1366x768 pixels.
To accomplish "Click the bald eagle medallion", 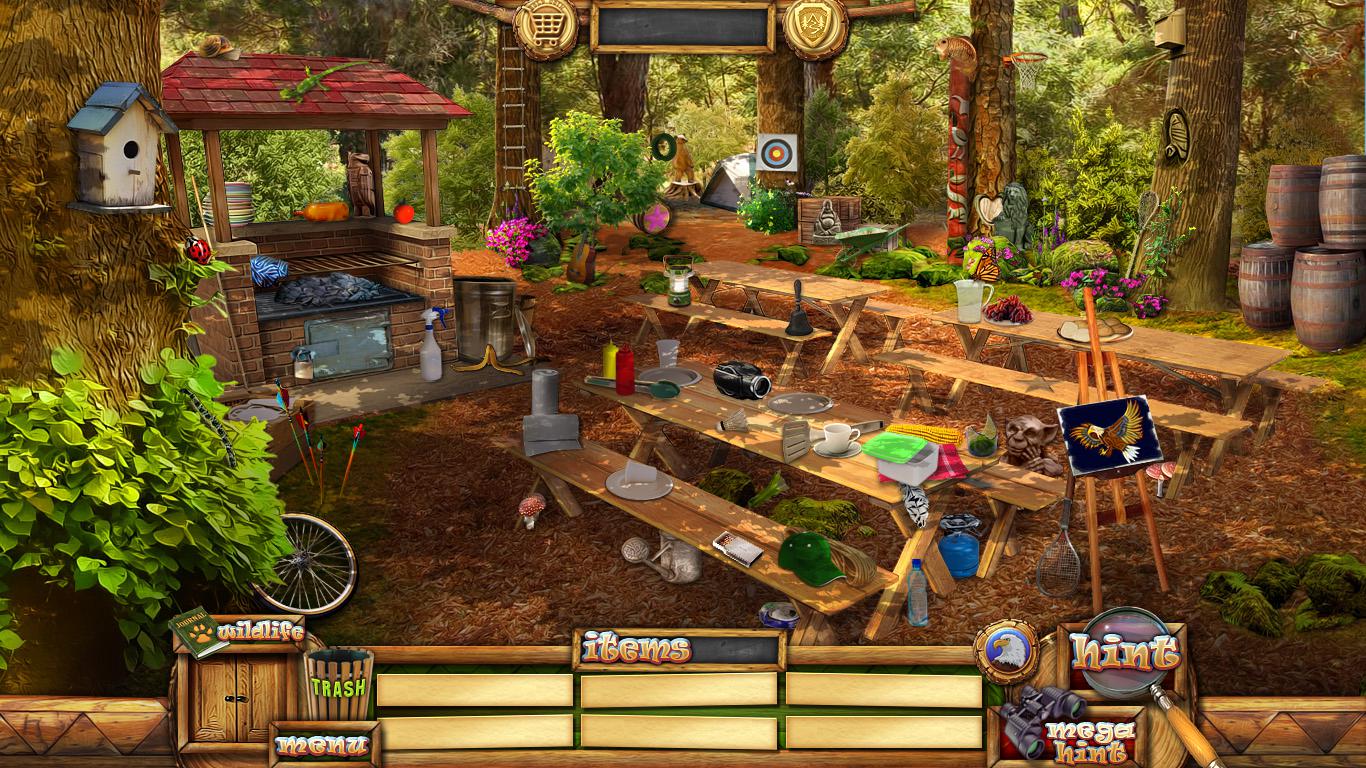I will pyautogui.click(x=1006, y=651).
